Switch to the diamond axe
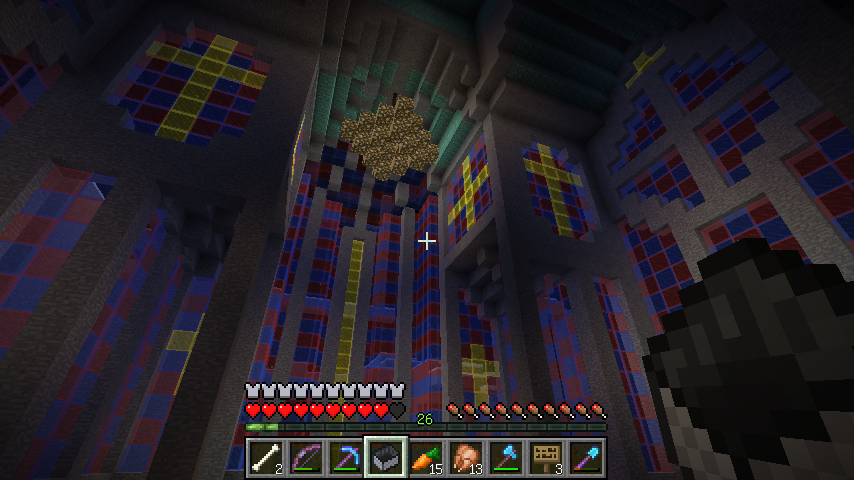Screen dimensions: 854x480 tap(506, 458)
